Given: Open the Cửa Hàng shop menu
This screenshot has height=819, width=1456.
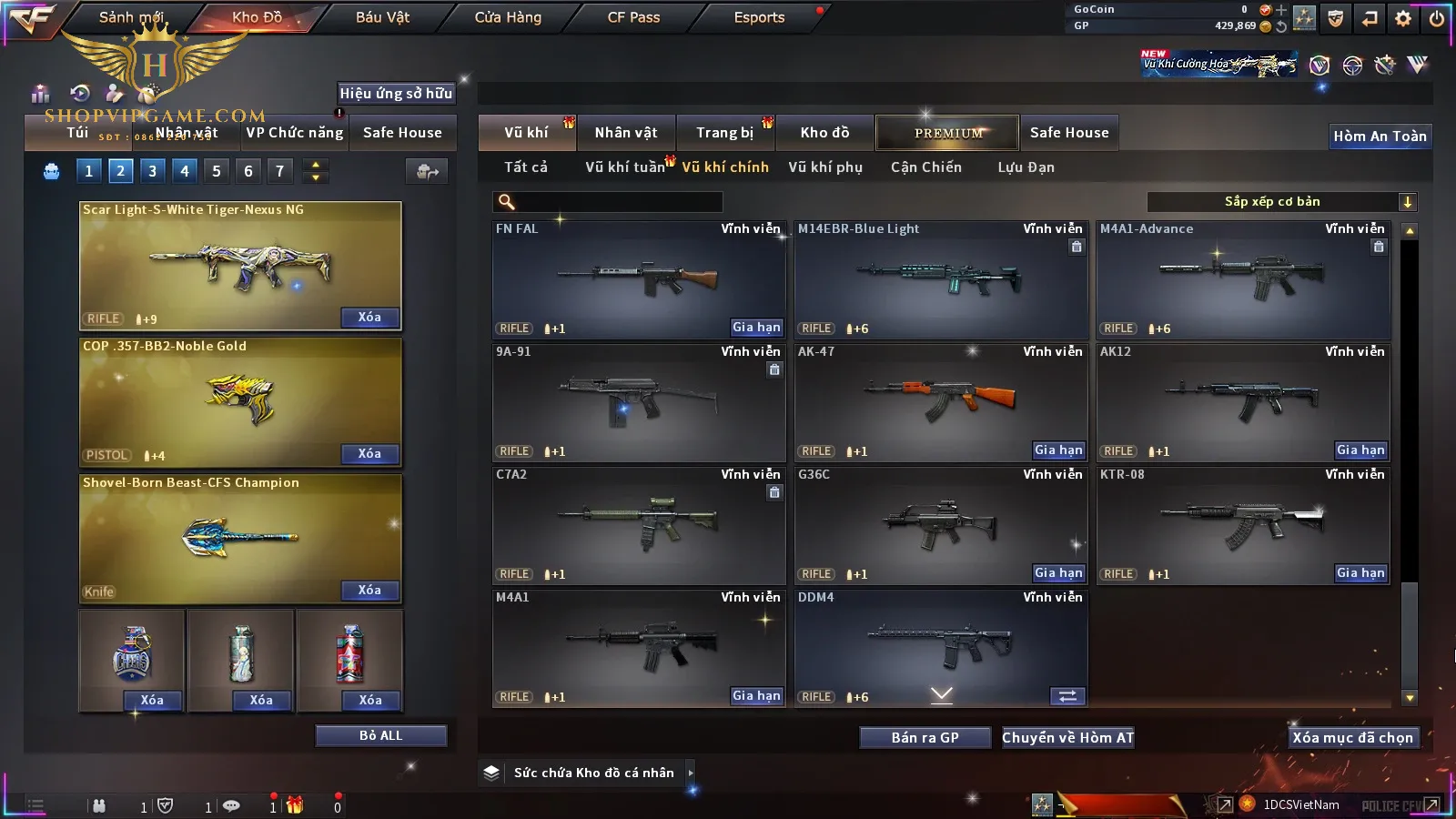Looking at the screenshot, I should pos(508,17).
